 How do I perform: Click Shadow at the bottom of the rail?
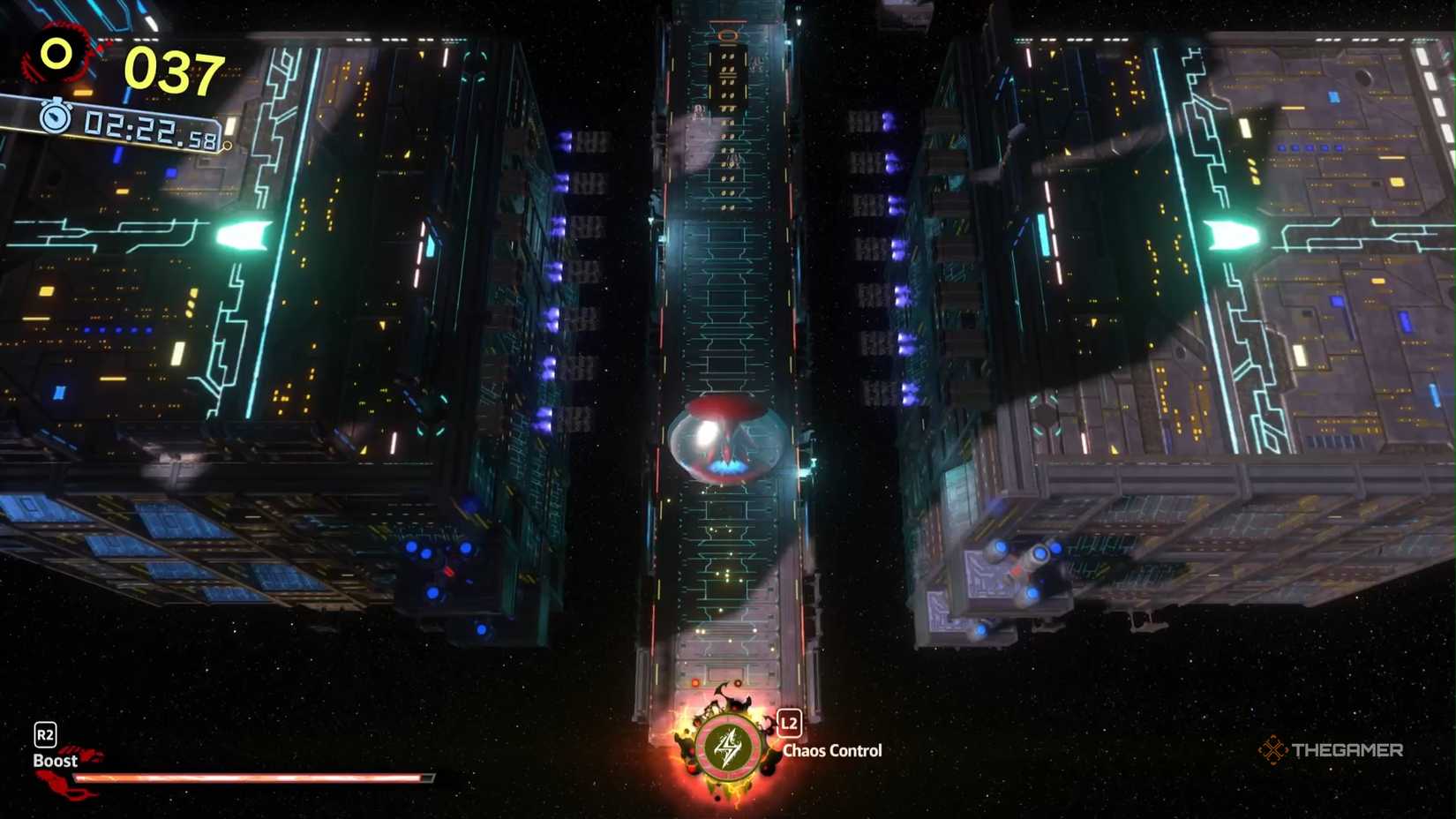(x=725, y=706)
